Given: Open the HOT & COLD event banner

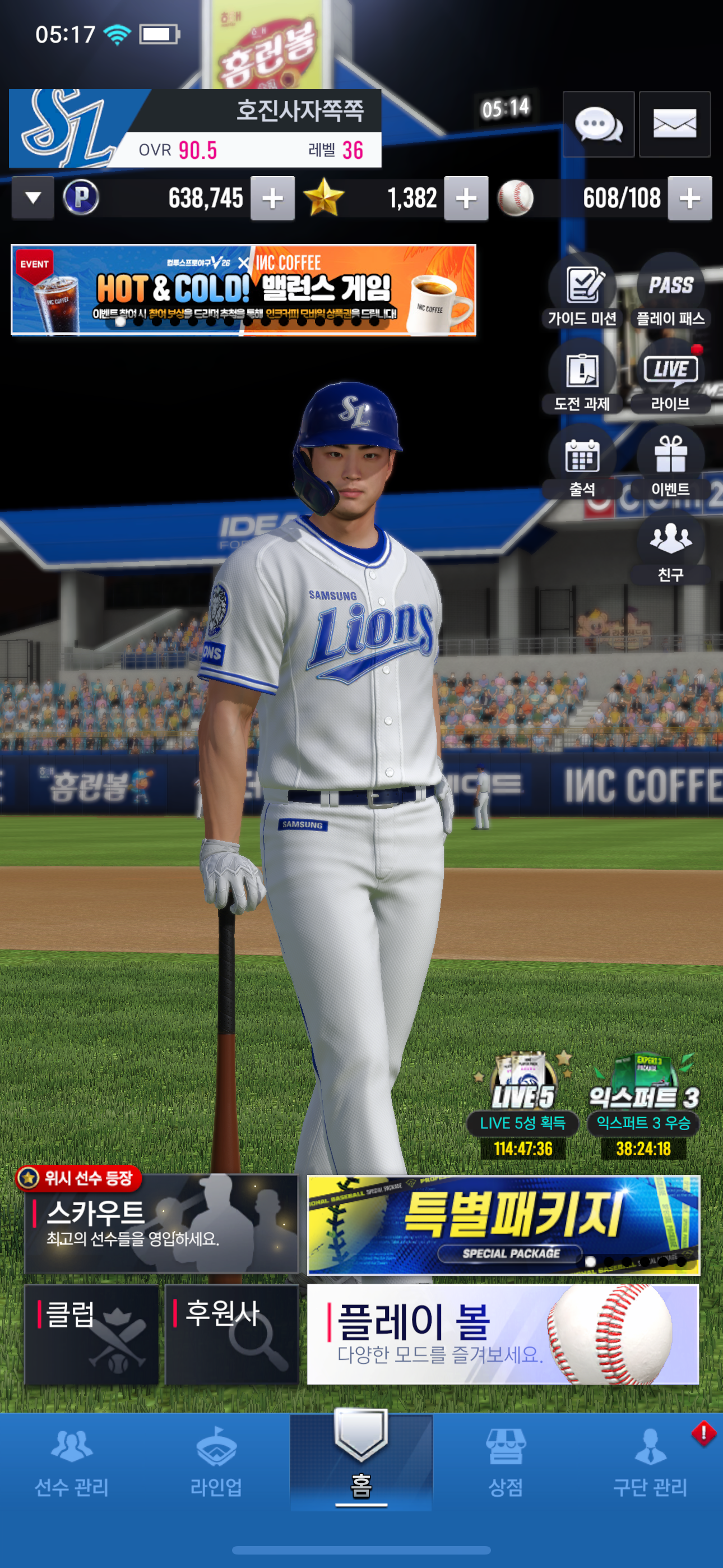Looking at the screenshot, I should pos(243,290).
